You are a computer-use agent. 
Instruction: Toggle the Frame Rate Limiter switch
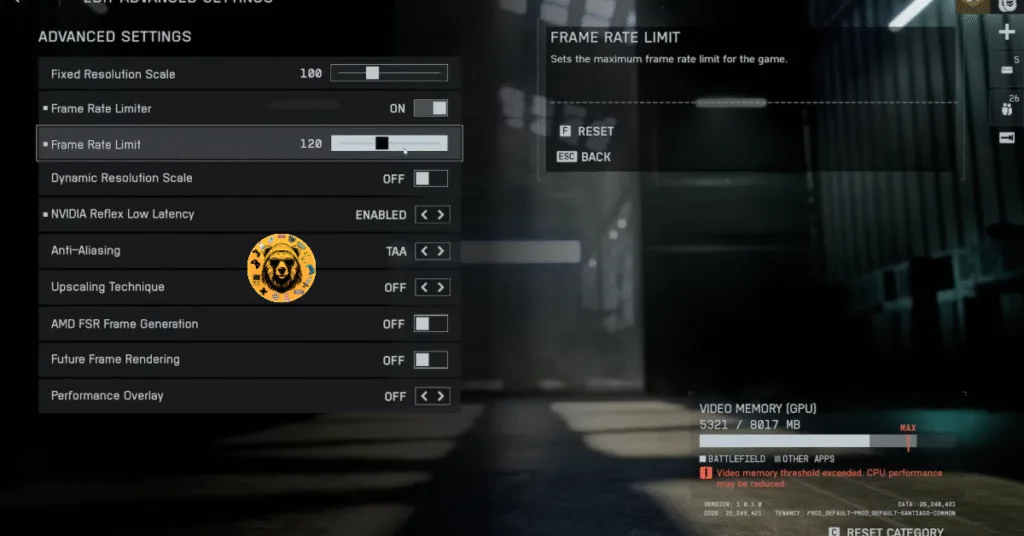[431, 108]
